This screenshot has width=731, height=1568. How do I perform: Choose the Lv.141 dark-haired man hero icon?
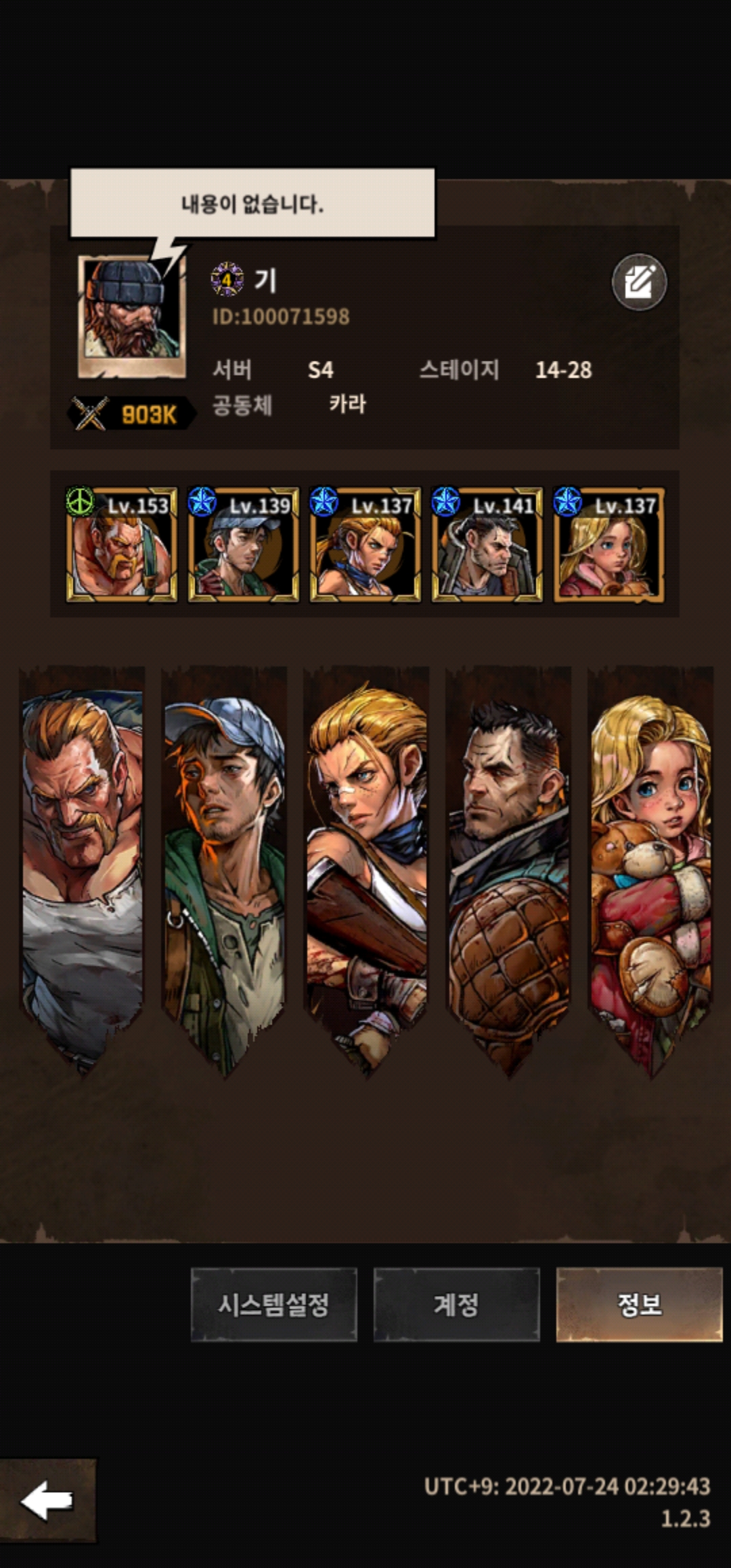point(487,544)
